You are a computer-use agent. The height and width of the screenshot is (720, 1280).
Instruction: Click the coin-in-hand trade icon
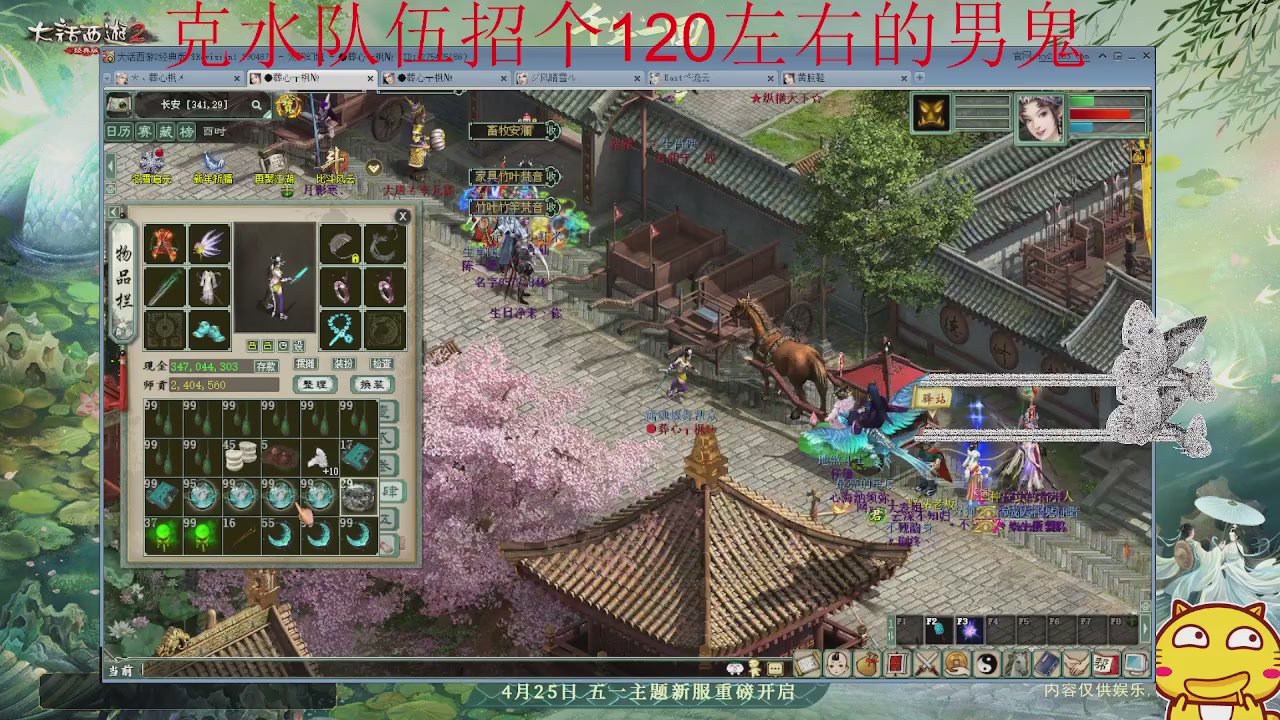pyautogui.click(x=955, y=664)
